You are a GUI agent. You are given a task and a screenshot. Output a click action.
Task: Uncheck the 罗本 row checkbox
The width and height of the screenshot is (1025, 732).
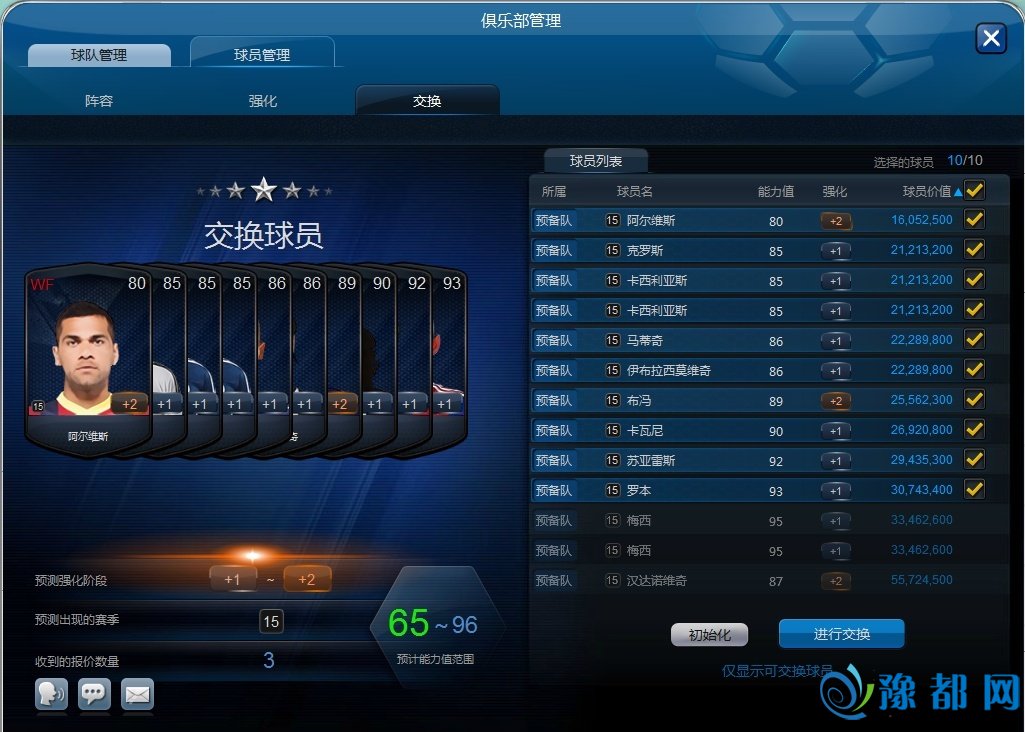(x=974, y=490)
